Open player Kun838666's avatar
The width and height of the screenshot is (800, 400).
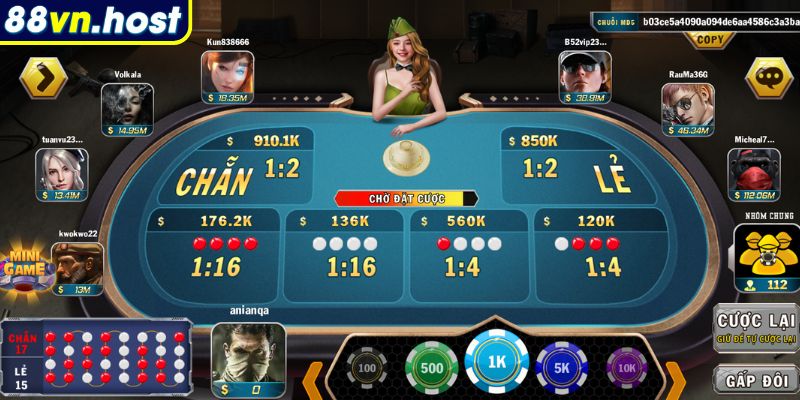pos(227,73)
